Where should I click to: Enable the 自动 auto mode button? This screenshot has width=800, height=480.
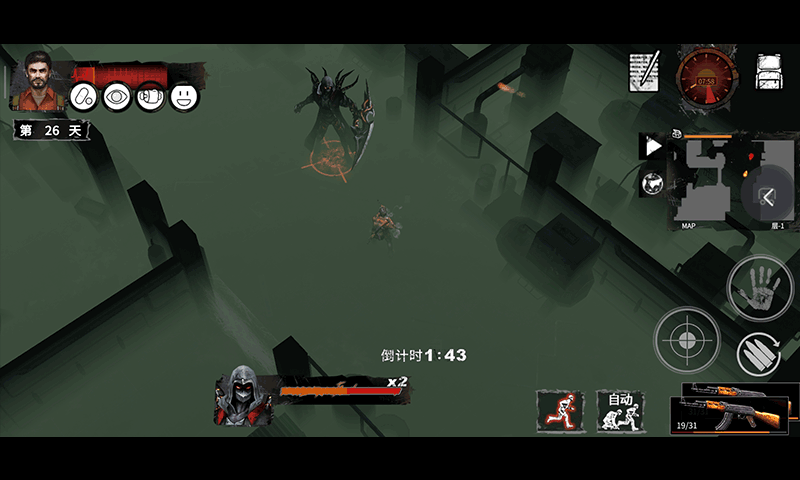(621, 411)
